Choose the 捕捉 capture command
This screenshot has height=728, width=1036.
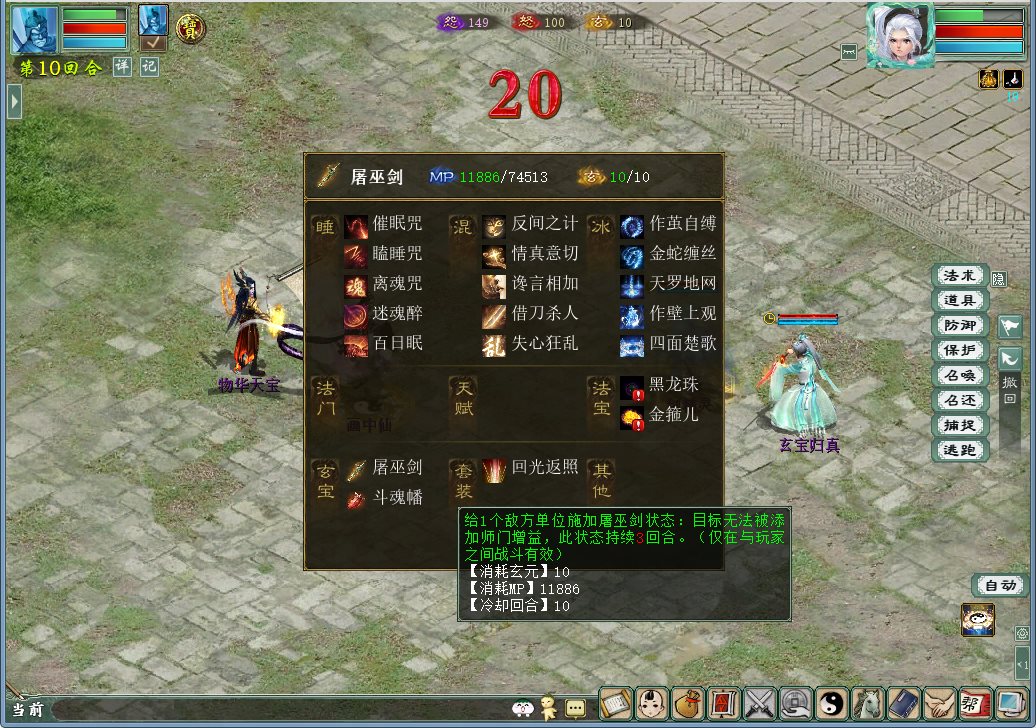[959, 425]
